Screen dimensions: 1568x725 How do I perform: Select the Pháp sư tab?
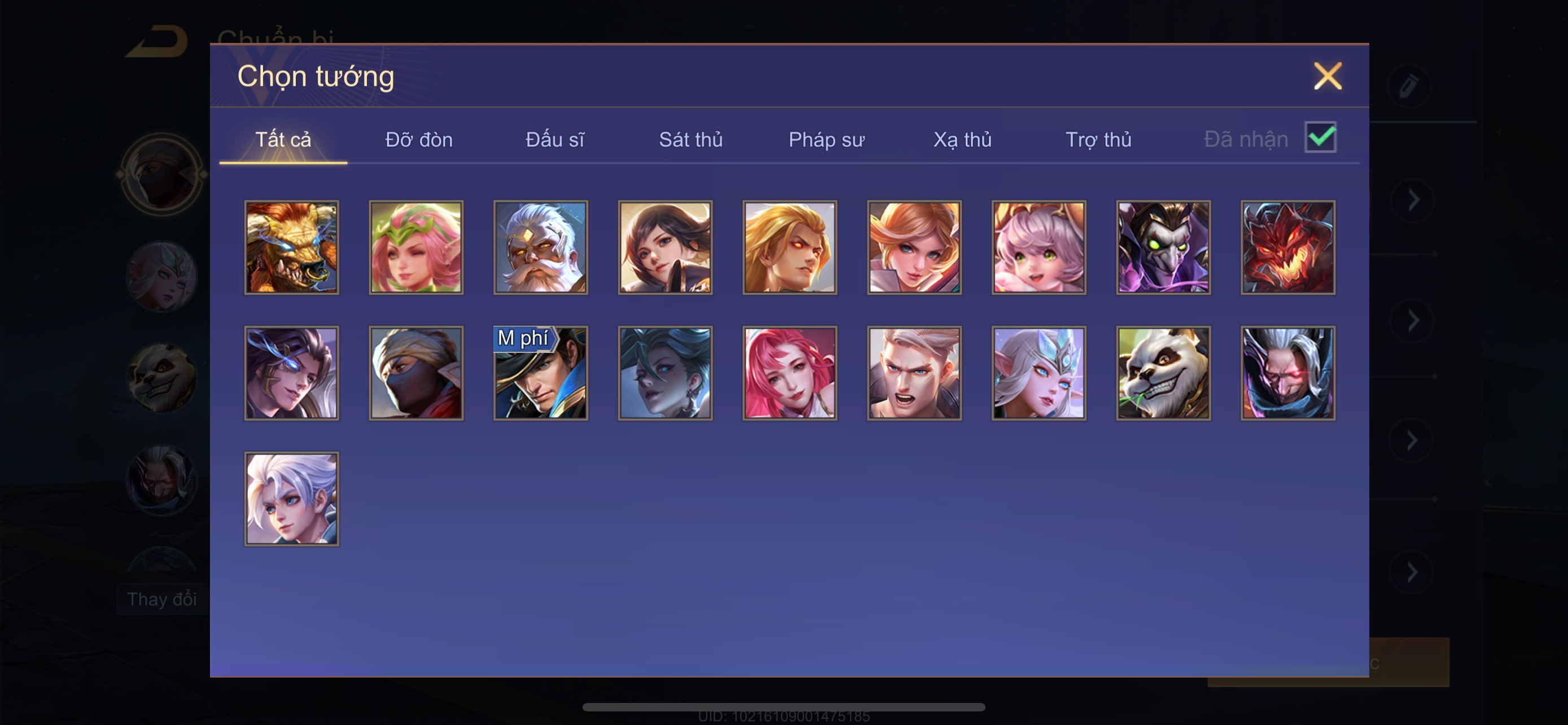tap(826, 139)
